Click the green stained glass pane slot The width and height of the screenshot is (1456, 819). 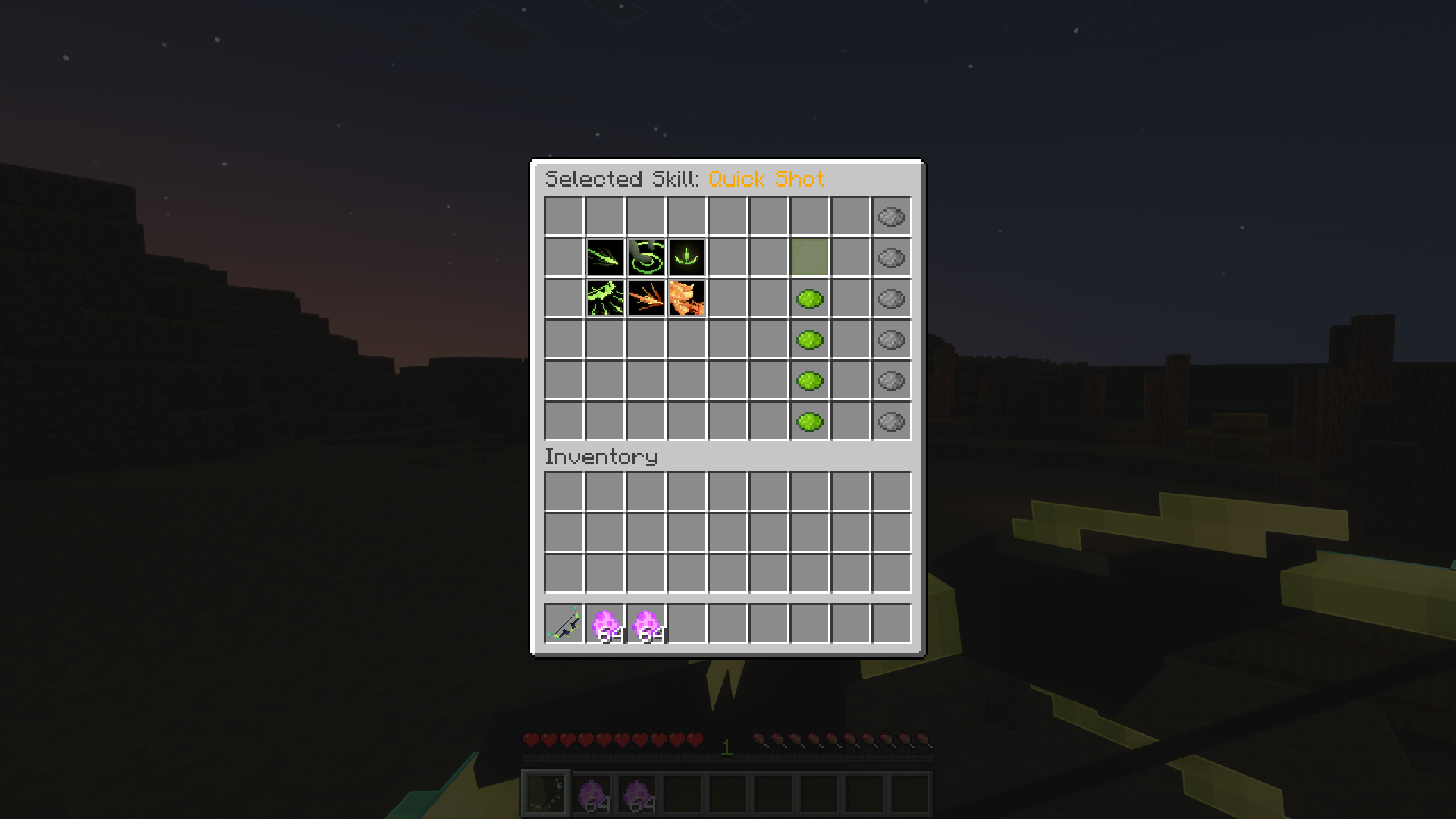[810, 258]
